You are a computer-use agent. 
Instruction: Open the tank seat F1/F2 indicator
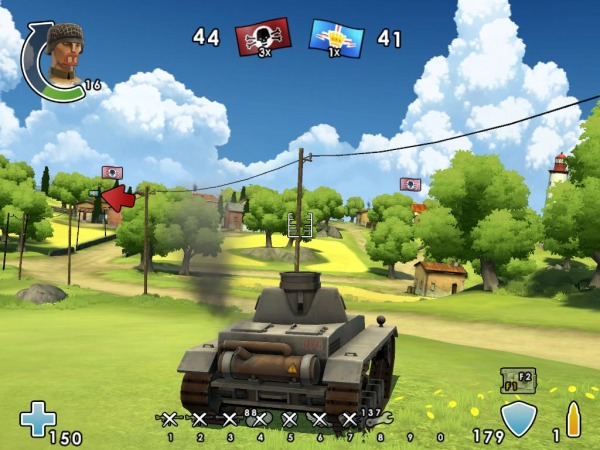click(518, 380)
